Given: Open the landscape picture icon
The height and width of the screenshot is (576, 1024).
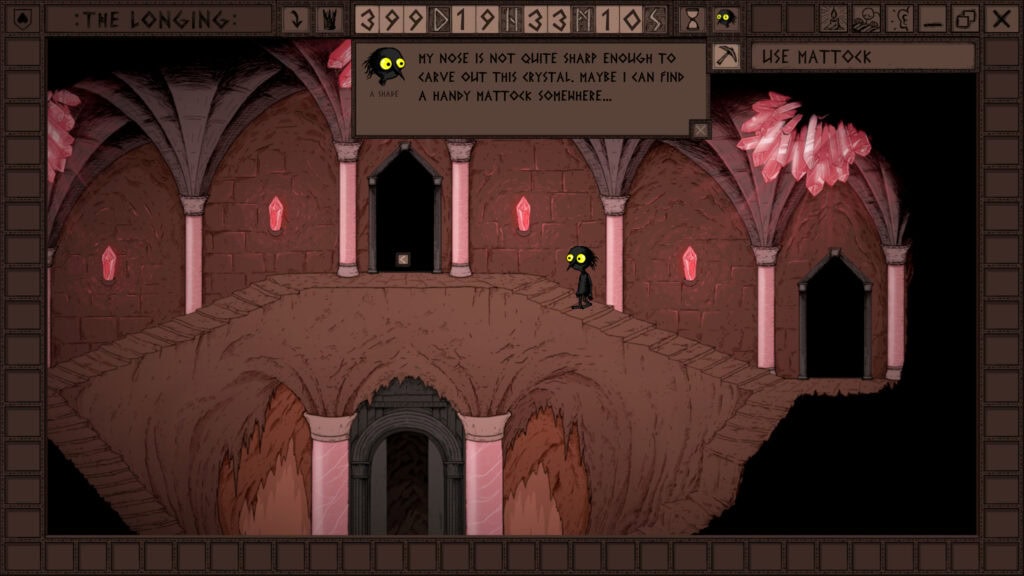Looking at the screenshot, I should [866, 19].
